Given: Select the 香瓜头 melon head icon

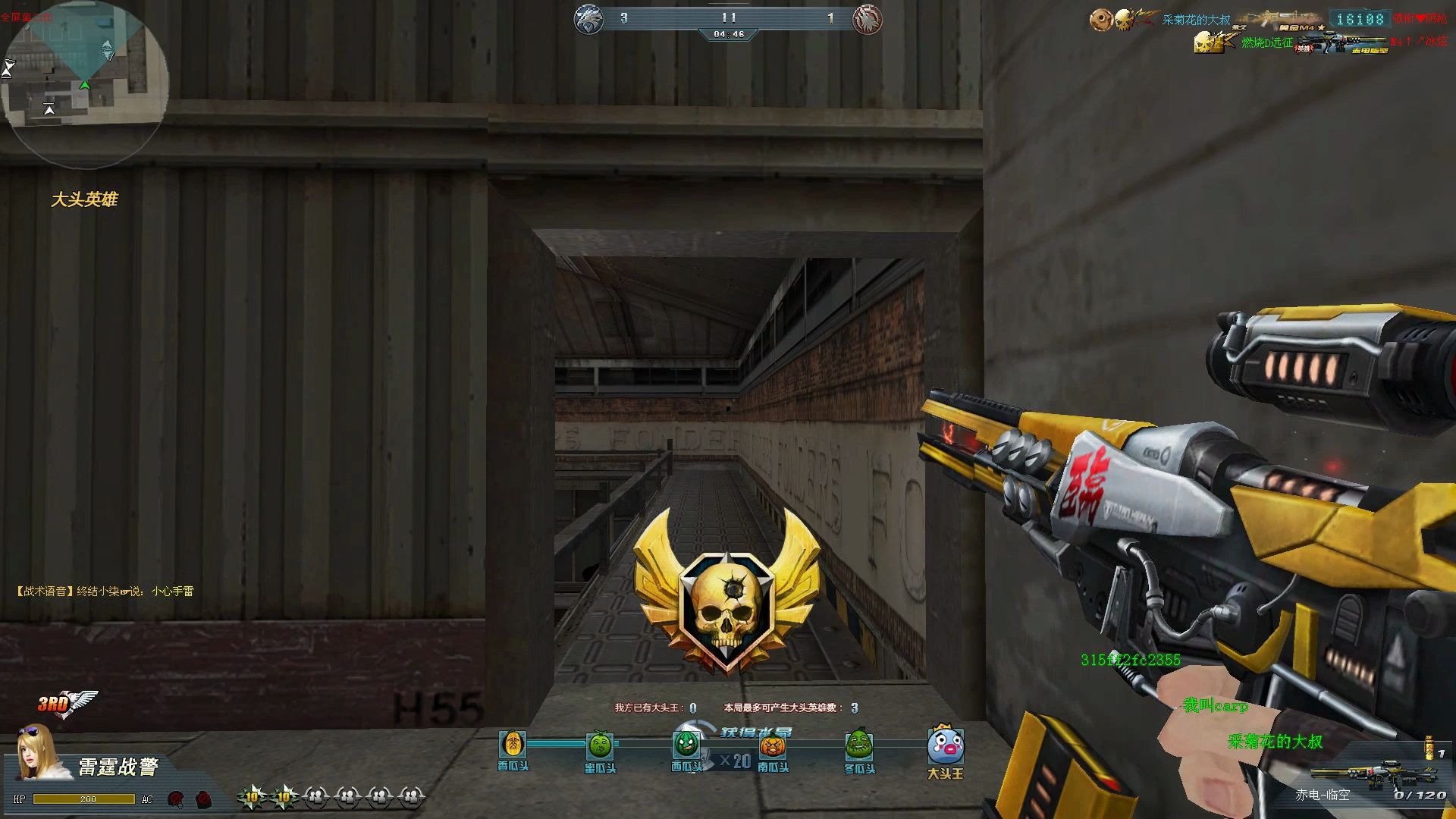Looking at the screenshot, I should pyautogui.click(x=513, y=744).
